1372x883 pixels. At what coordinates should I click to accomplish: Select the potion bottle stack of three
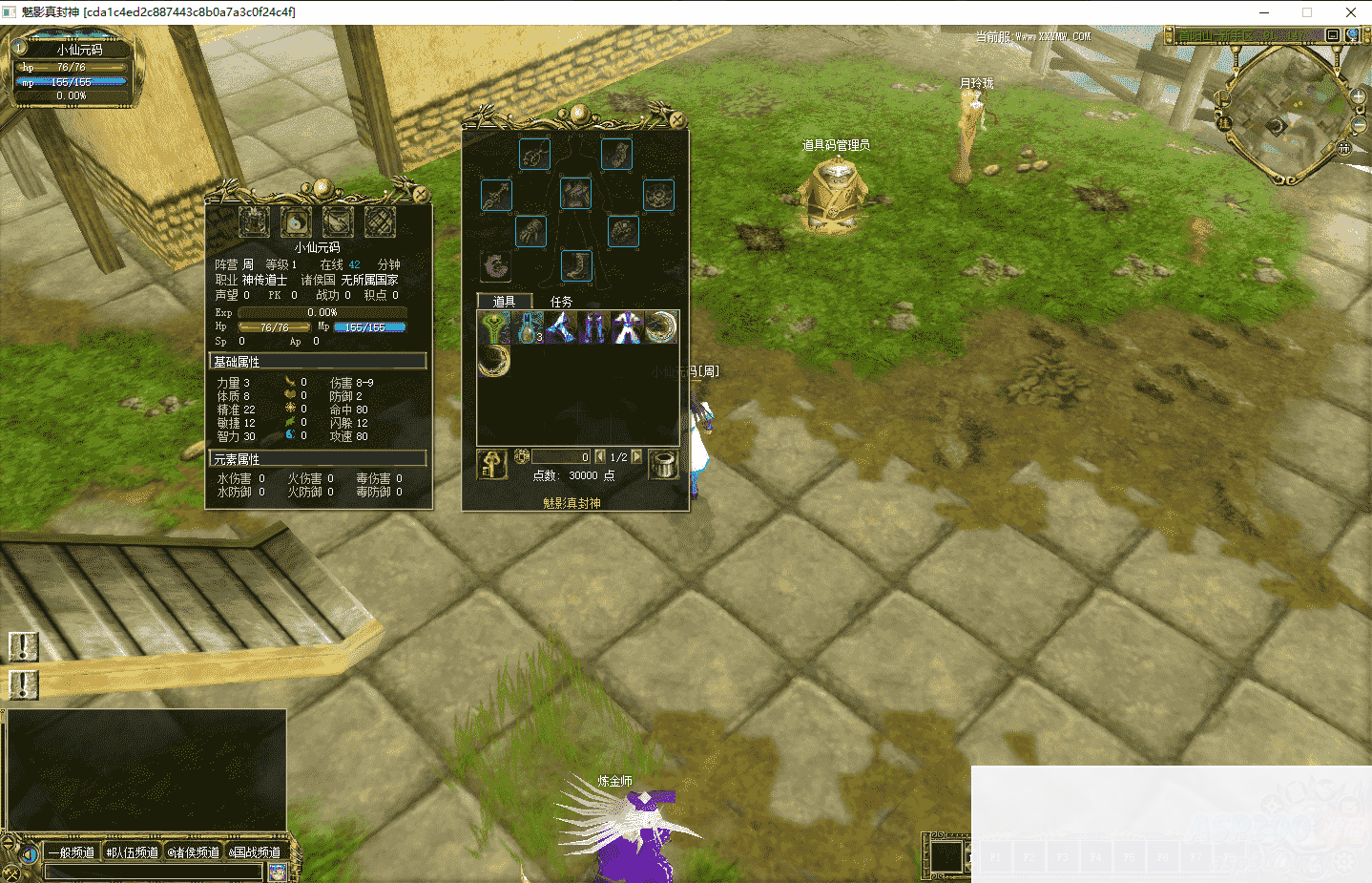[x=528, y=327]
